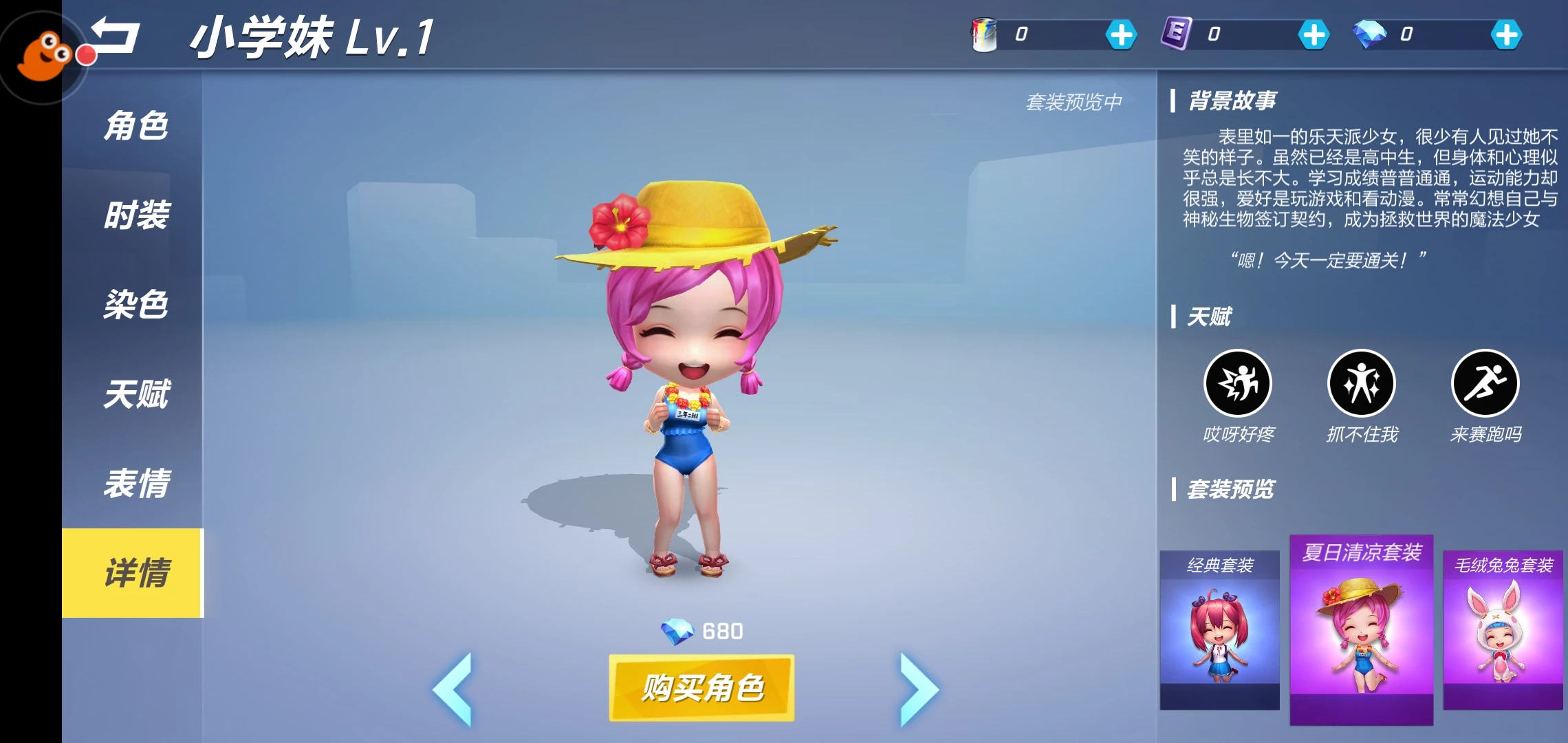Buy the character with 购买角色

pos(701,687)
